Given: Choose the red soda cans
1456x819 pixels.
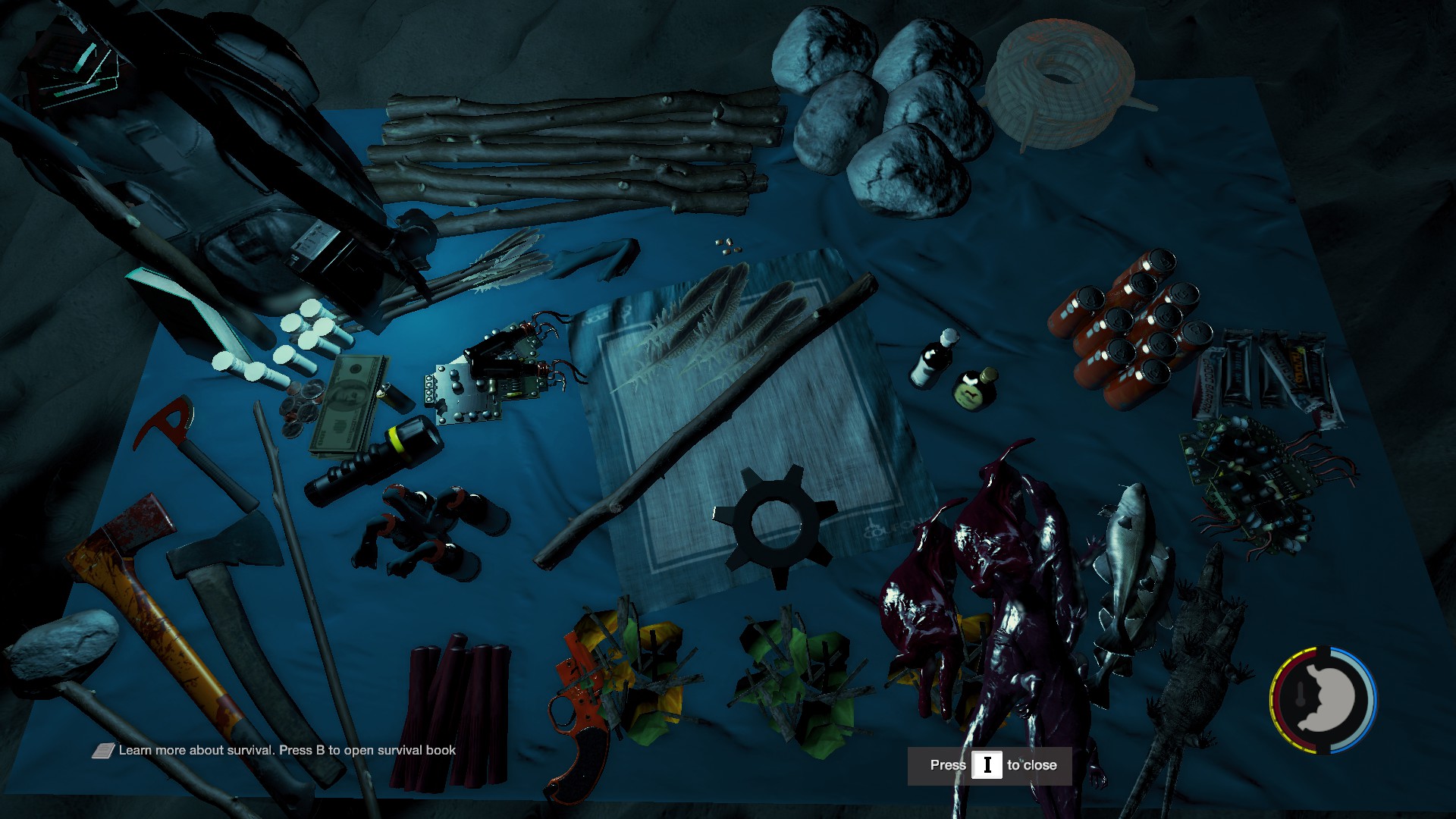Looking at the screenshot, I should 1130,326.
